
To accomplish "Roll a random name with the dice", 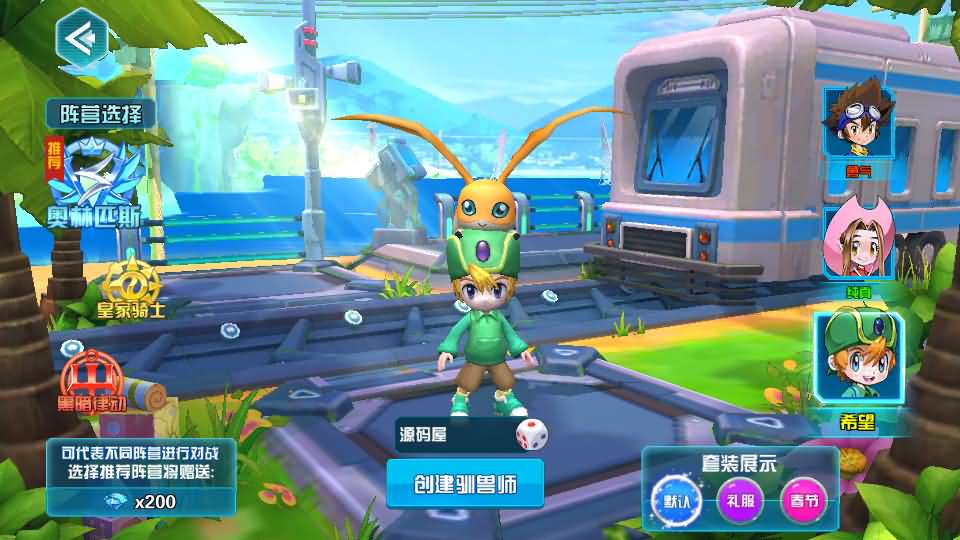I will [x=531, y=435].
